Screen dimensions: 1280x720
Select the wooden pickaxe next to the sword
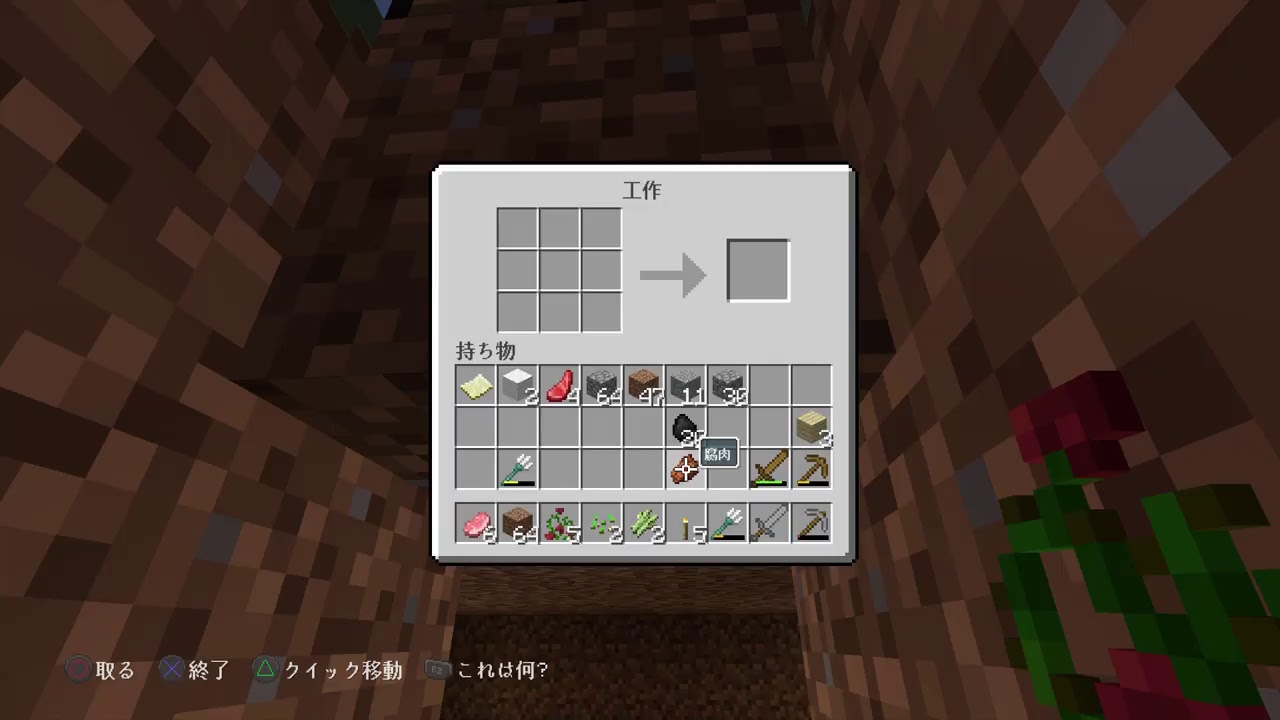pos(811,469)
